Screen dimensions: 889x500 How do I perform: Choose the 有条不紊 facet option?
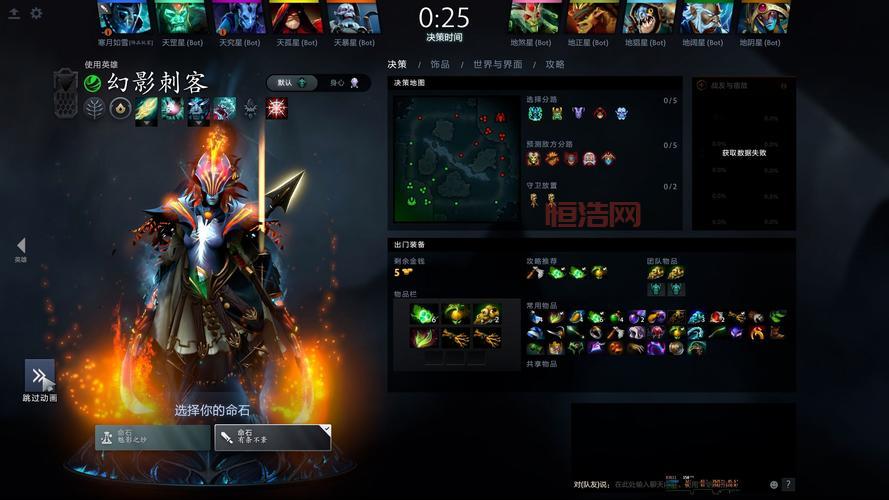pos(272,437)
